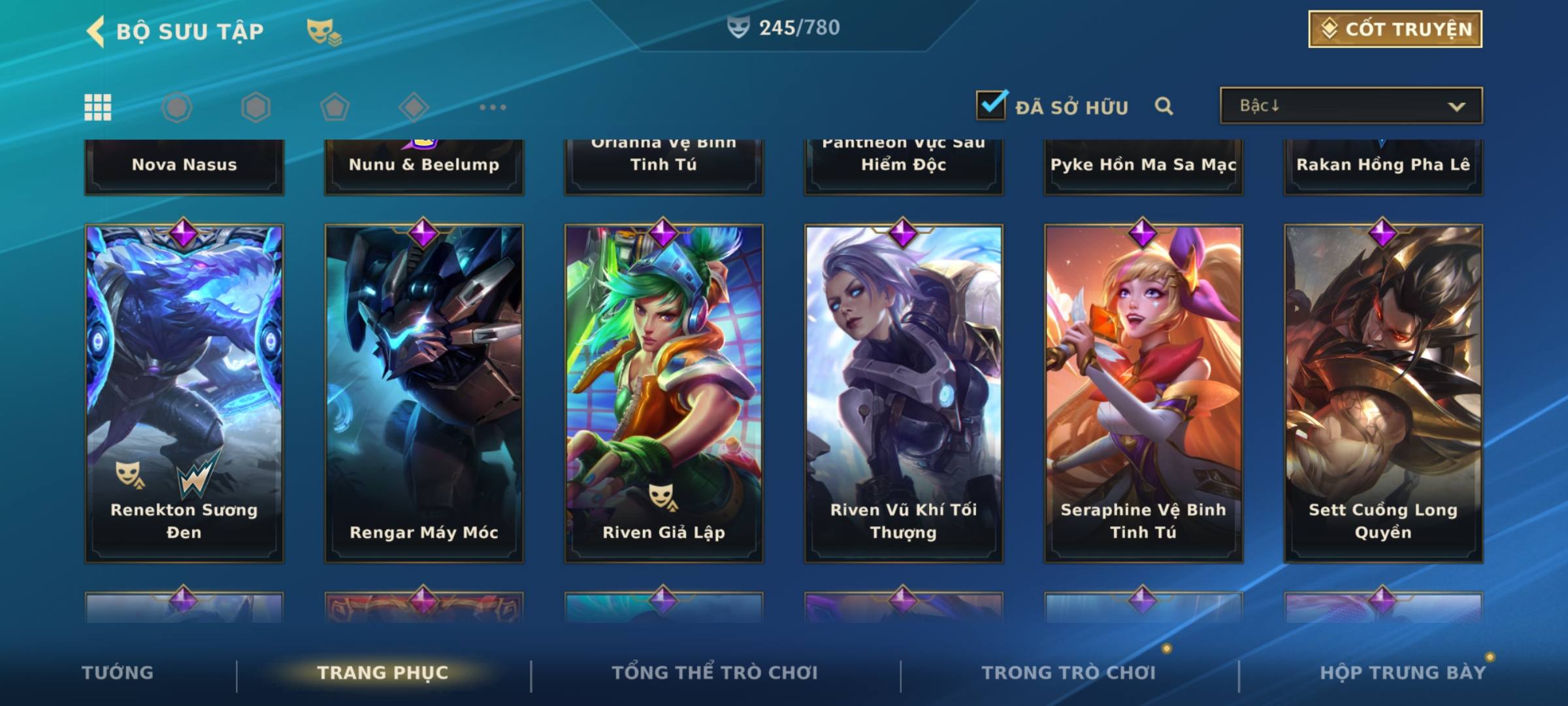
Task: Show more filters via three dots
Action: coord(493,107)
